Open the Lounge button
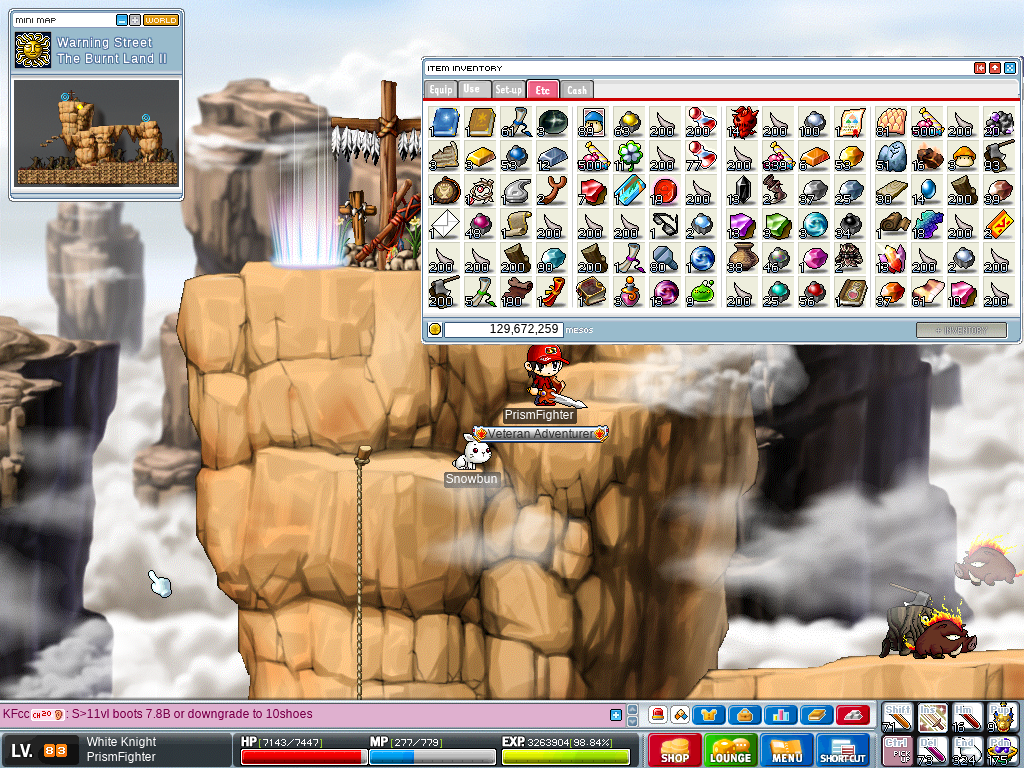Viewport: 1024px width, 768px height. (x=730, y=749)
